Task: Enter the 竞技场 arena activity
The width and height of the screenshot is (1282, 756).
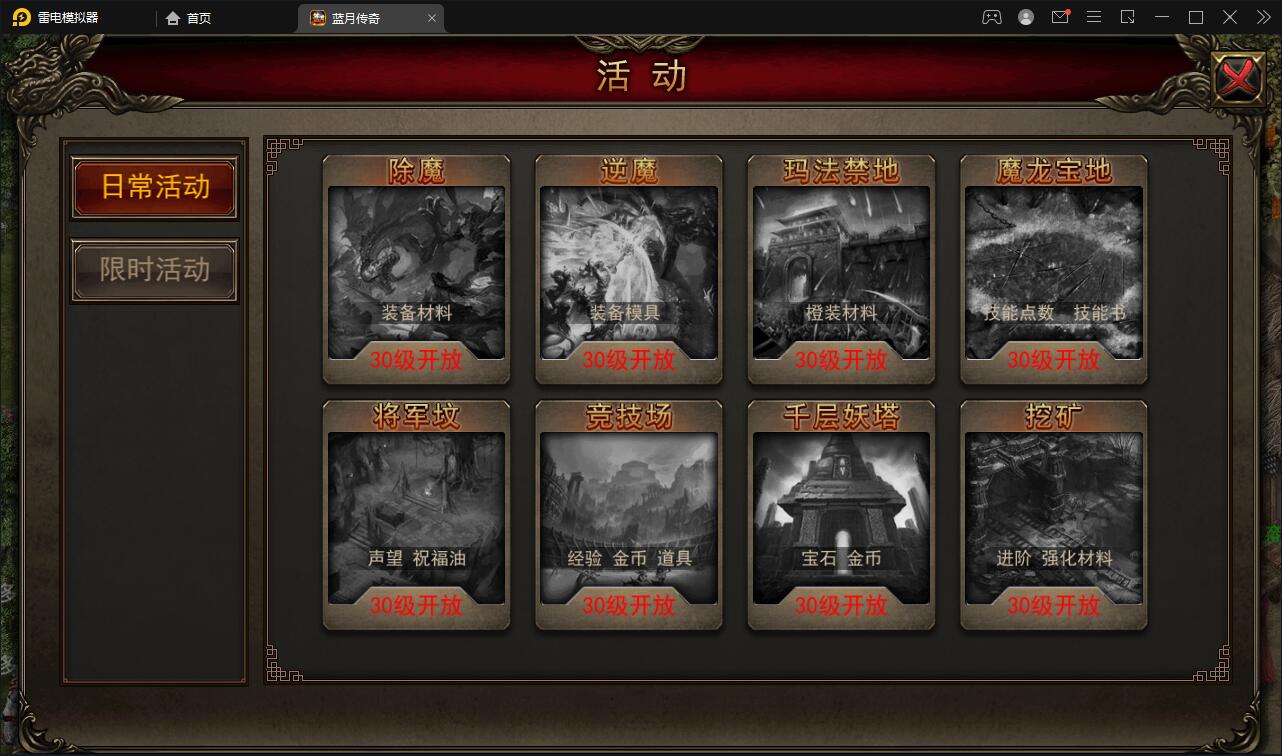Action: 628,515
